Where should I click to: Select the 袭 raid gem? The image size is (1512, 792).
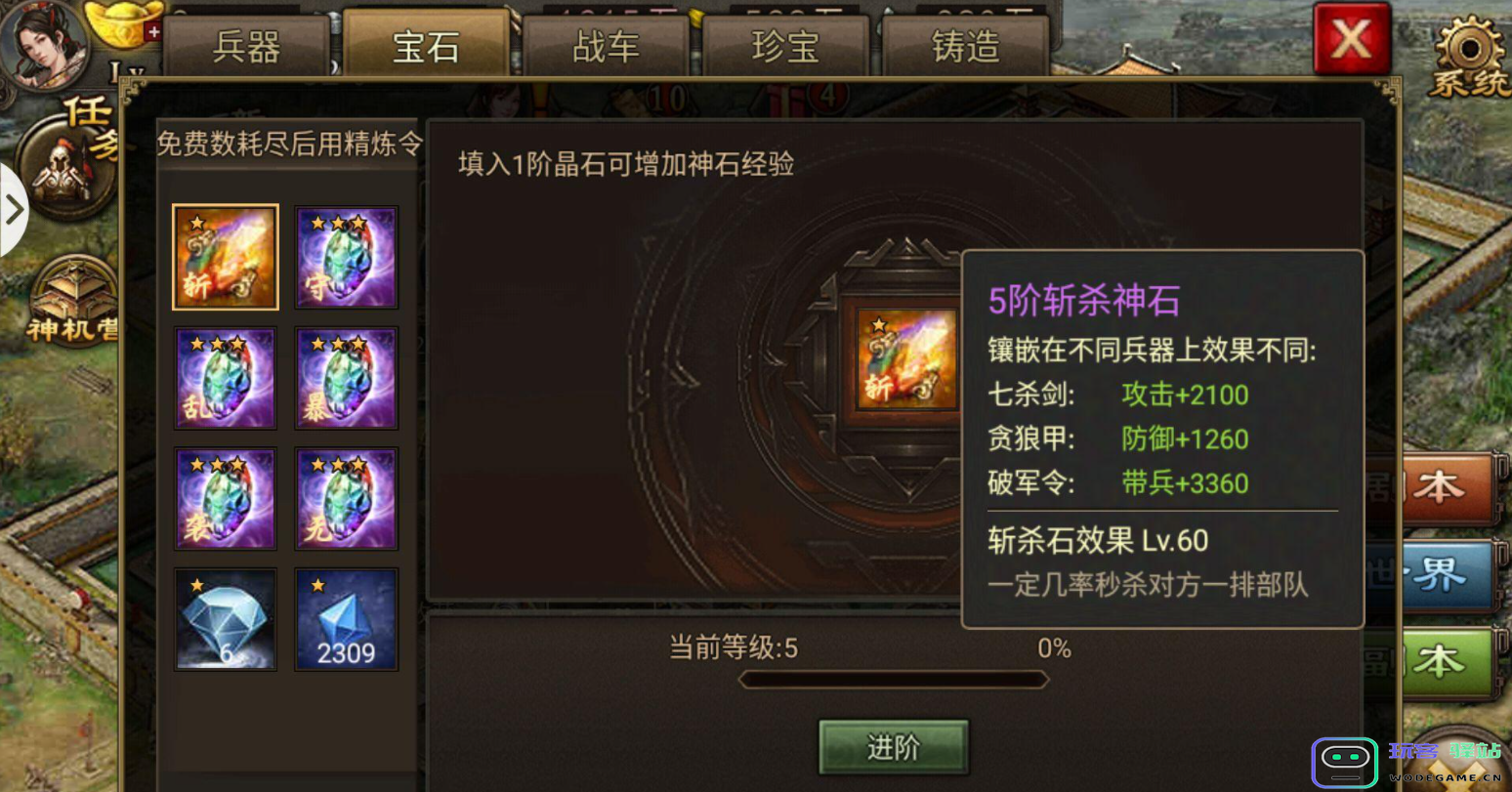tap(225, 498)
